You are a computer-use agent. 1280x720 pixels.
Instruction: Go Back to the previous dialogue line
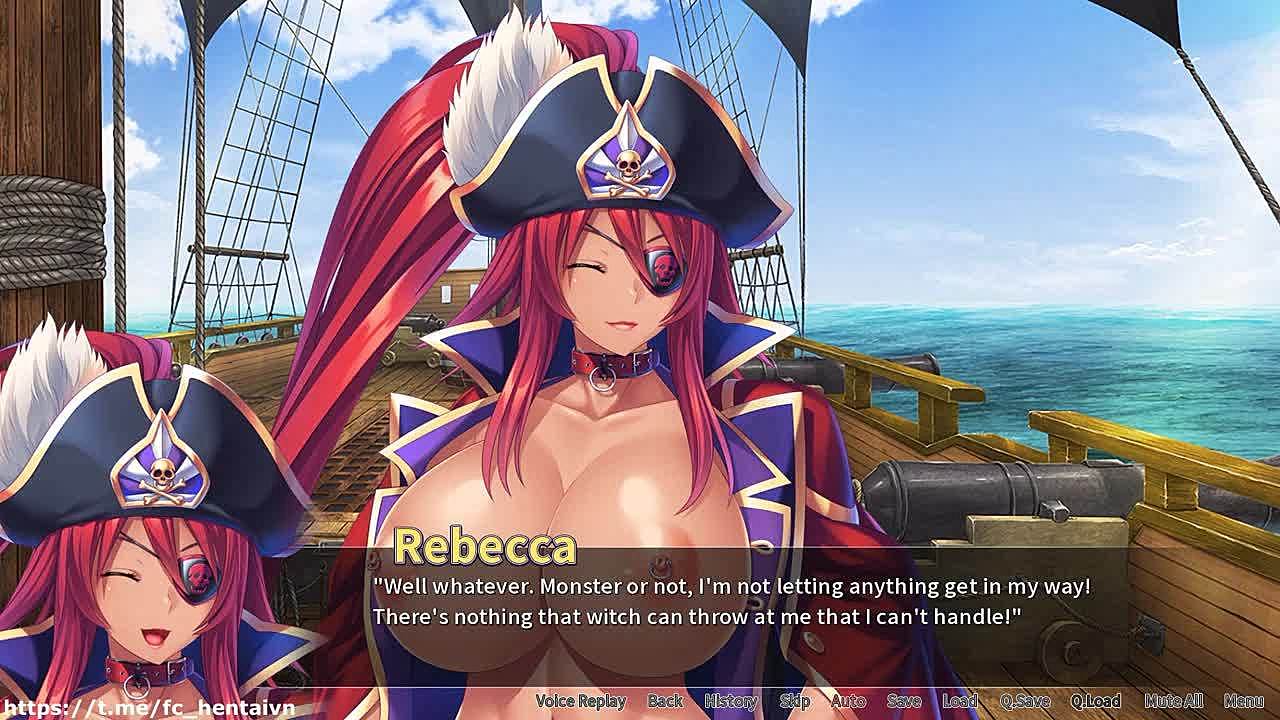[x=665, y=701]
